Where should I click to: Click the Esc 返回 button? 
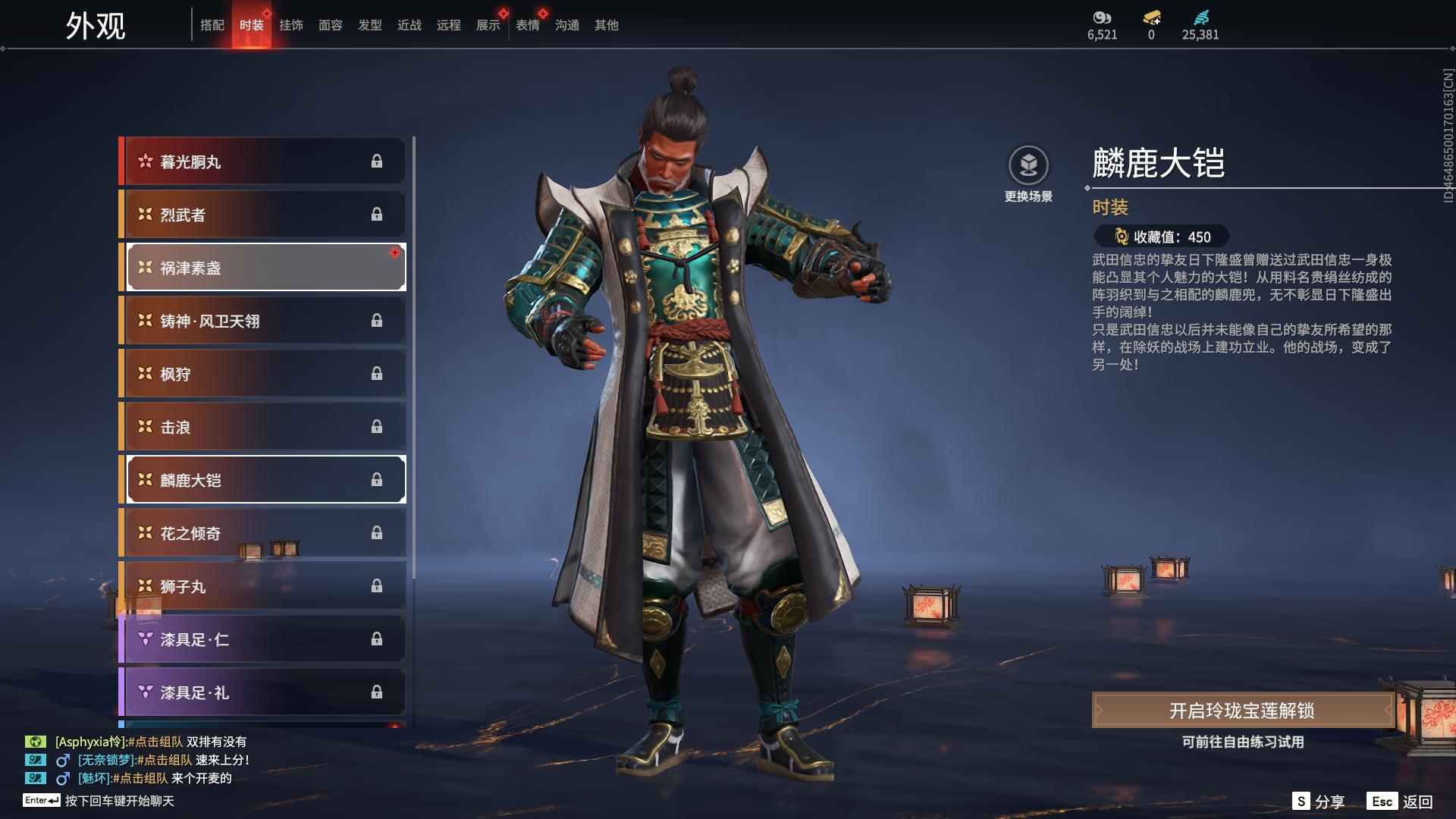point(1399,800)
